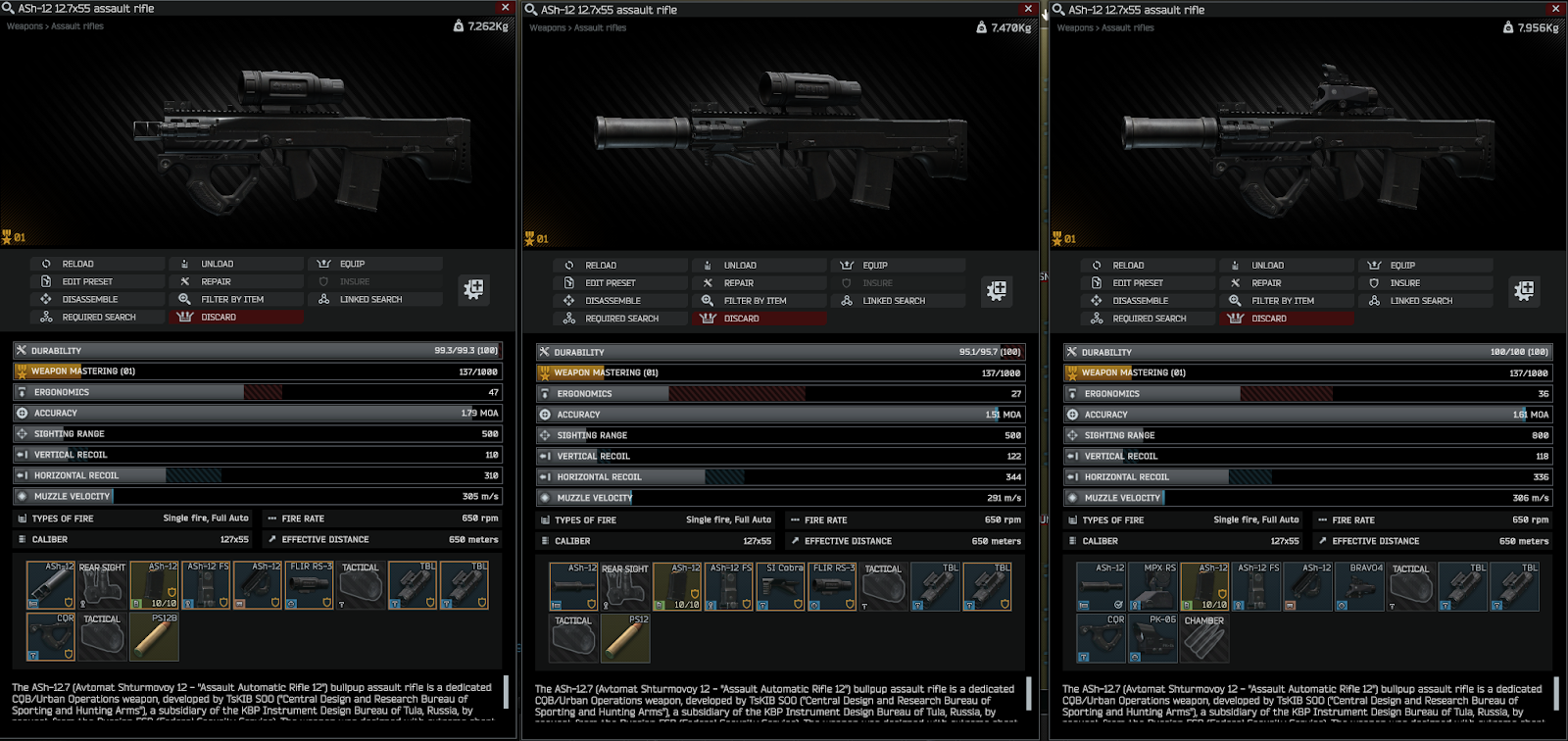Unload the 7.262Kg ASh-12 rifle

217,264
